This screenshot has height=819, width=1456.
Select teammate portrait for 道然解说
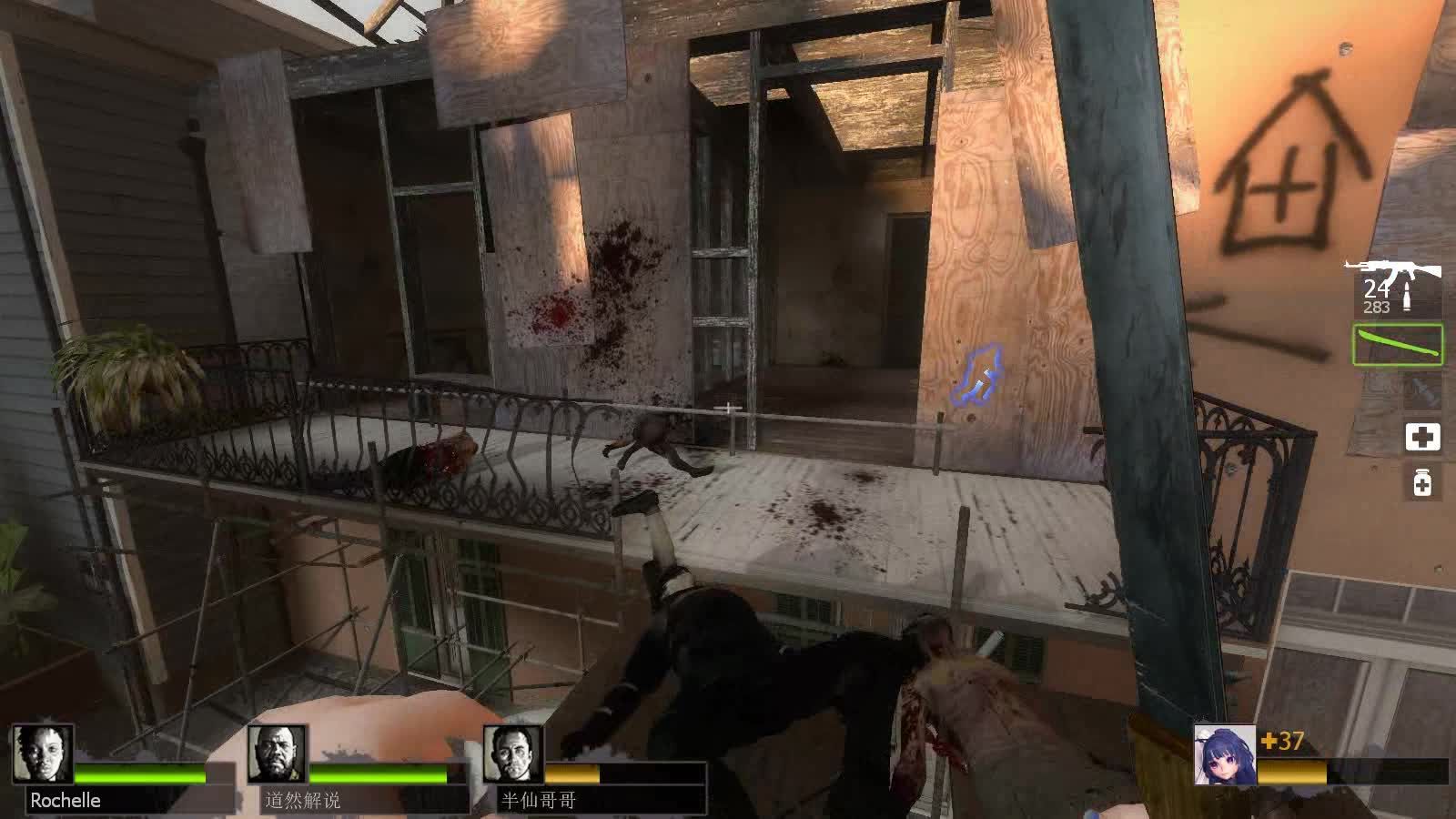click(x=278, y=753)
